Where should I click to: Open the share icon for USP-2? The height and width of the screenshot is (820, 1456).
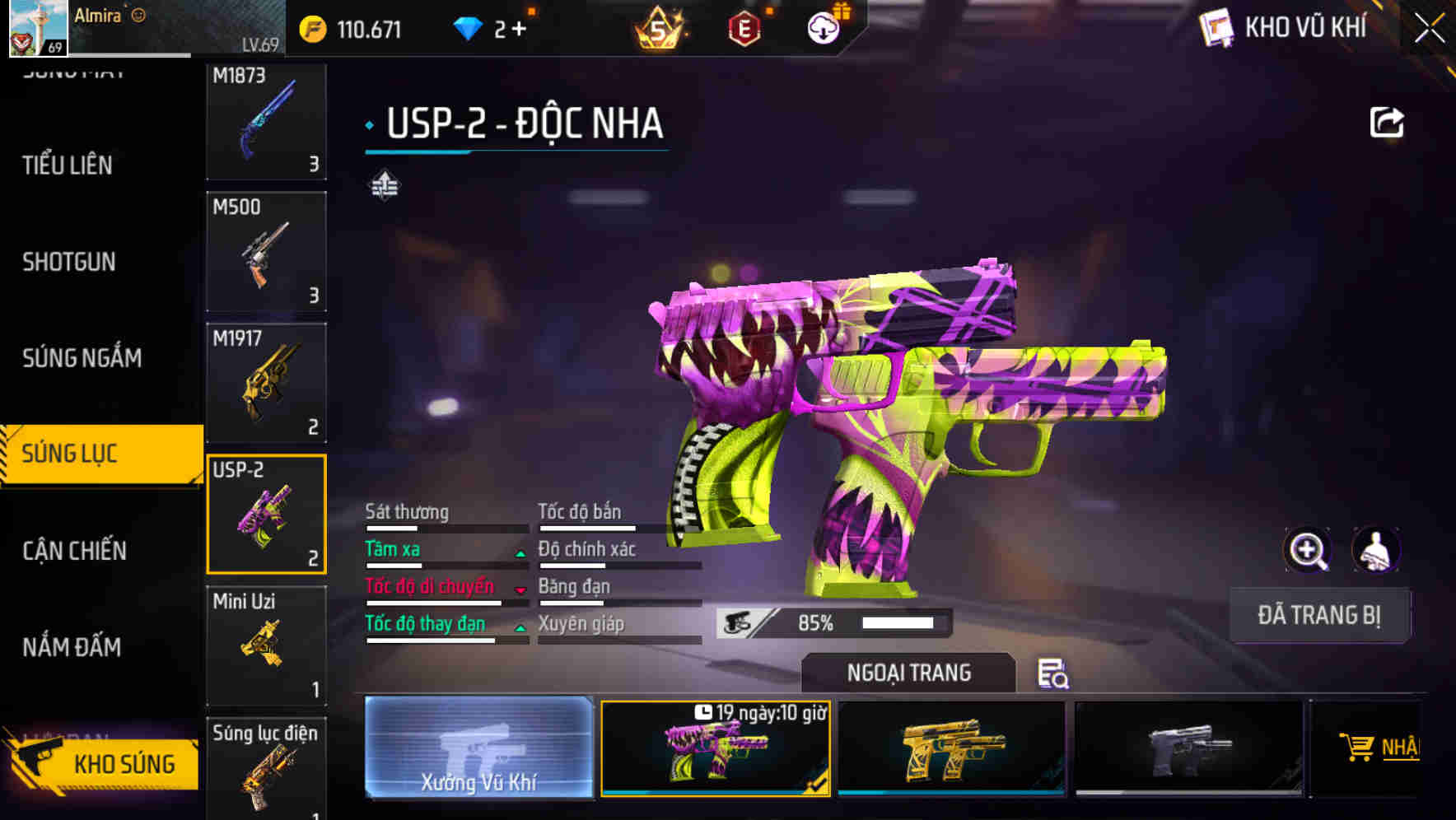tap(1388, 121)
